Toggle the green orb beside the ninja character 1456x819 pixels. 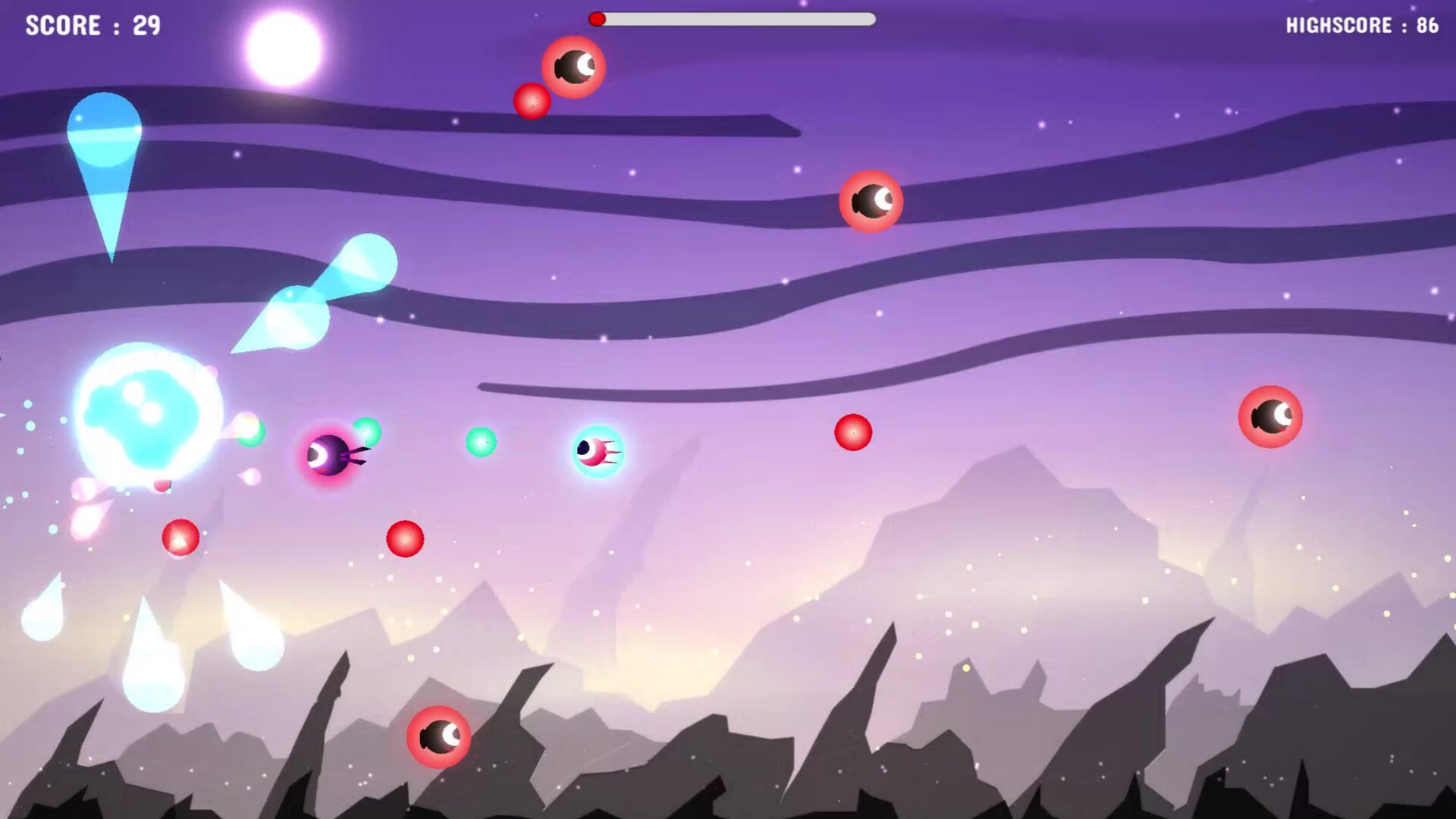click(366, 431)
